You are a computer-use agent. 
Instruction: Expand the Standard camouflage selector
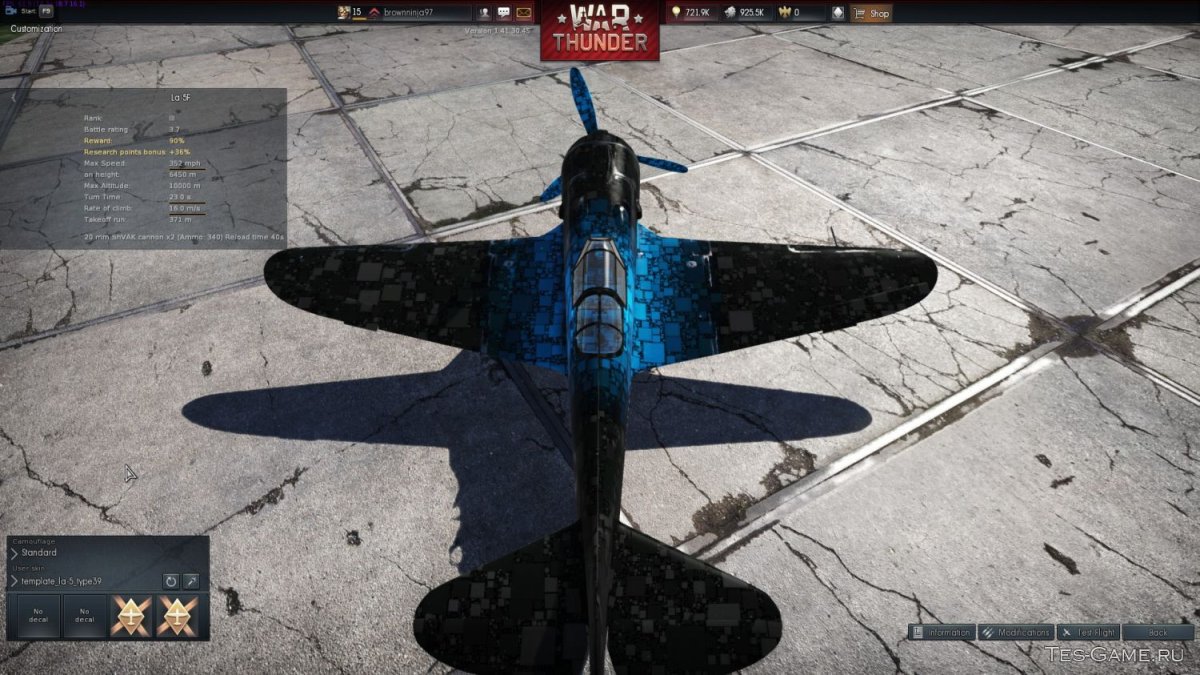(14, 552)
